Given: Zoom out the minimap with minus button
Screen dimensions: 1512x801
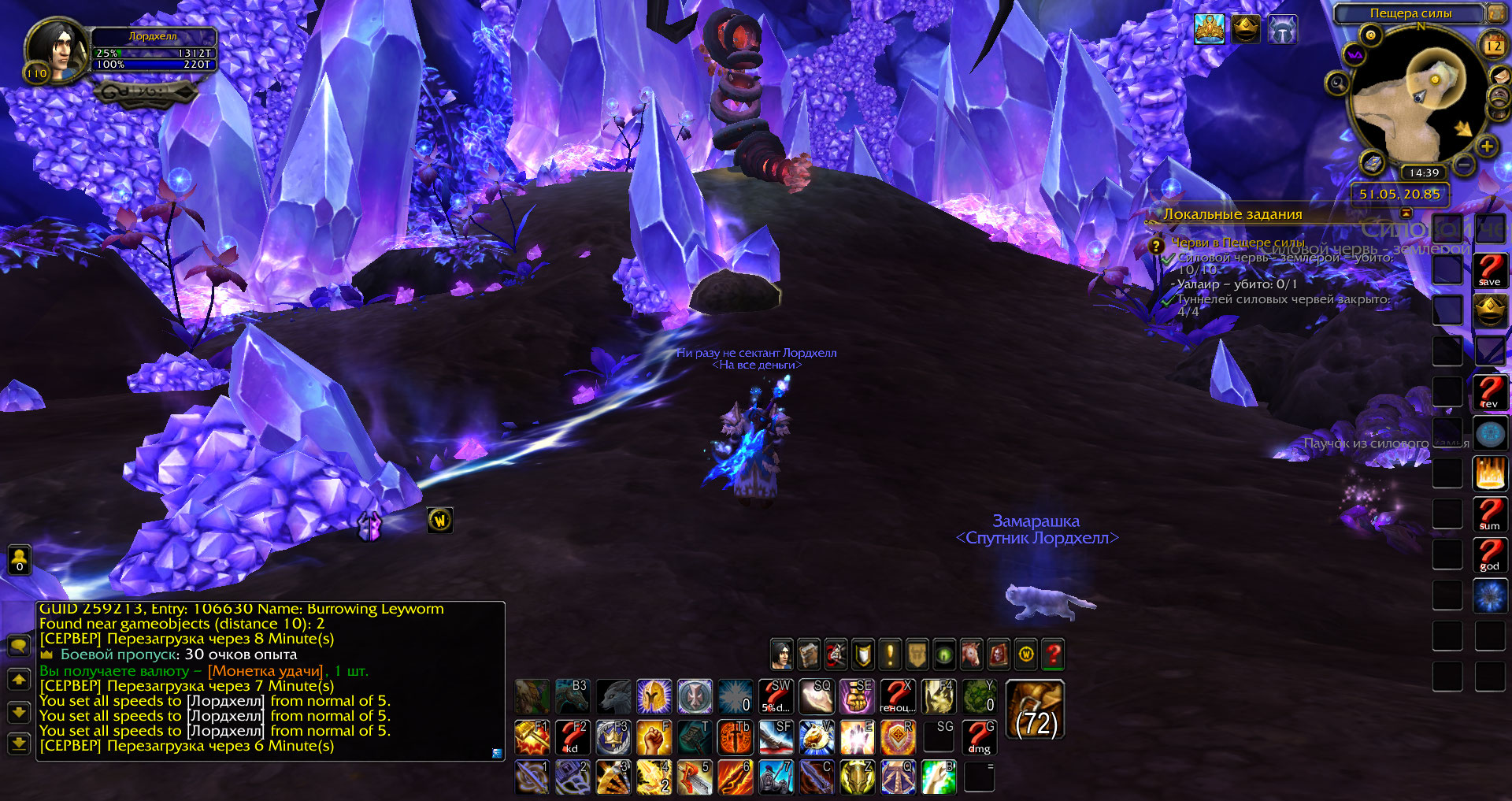Looking at the screenshot, I should (x=1463, y=165).
